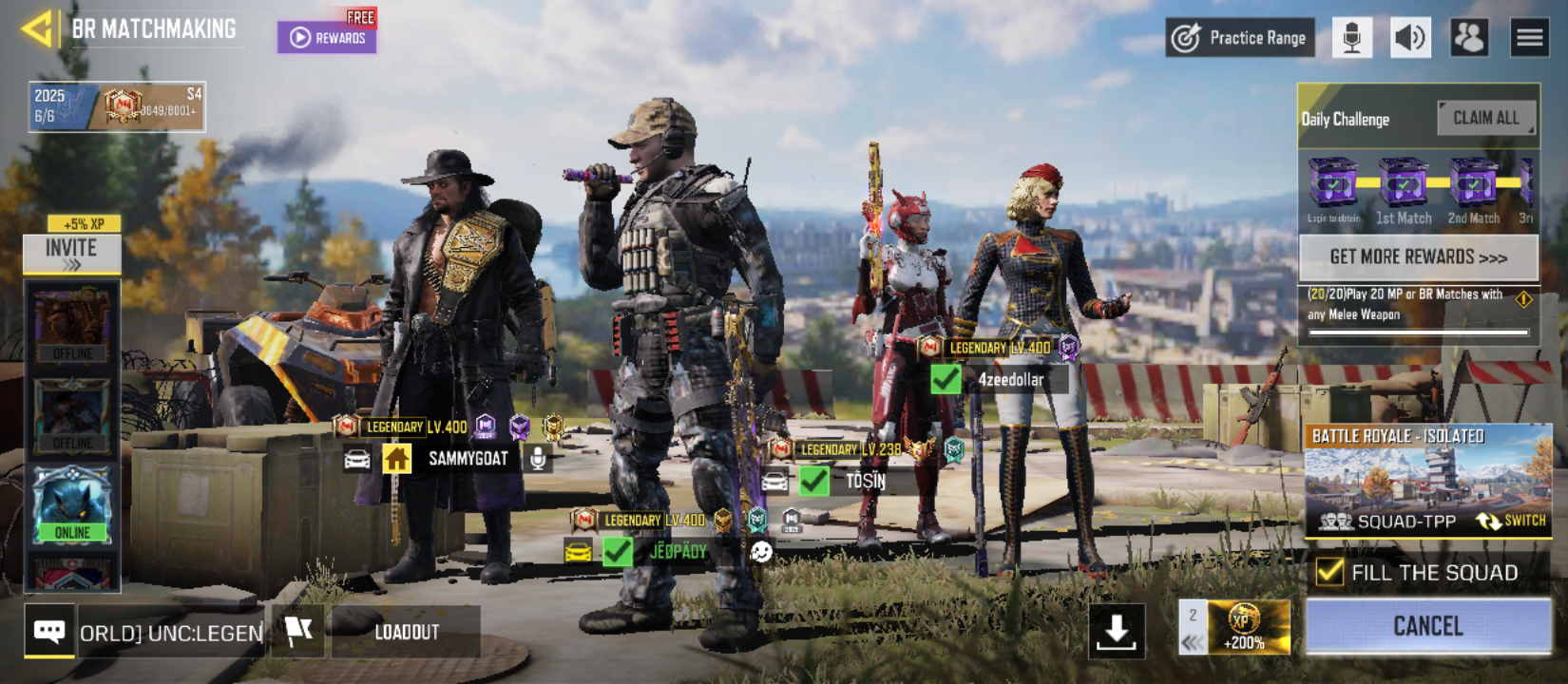Toggle the Fill the Squad checkbox
1568x684 pixels.
pos(1329,572)
